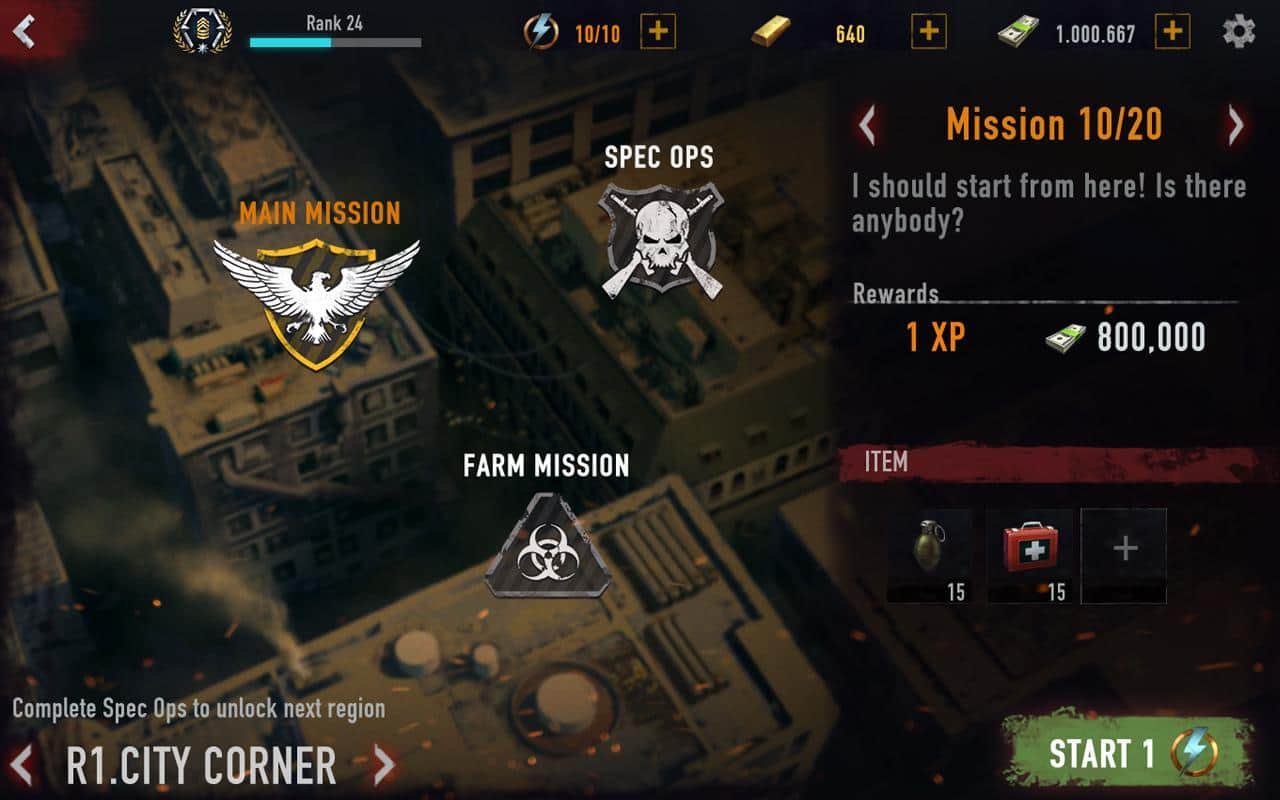
Task: Go back with the top-left arrow
Action: (23, 31)
